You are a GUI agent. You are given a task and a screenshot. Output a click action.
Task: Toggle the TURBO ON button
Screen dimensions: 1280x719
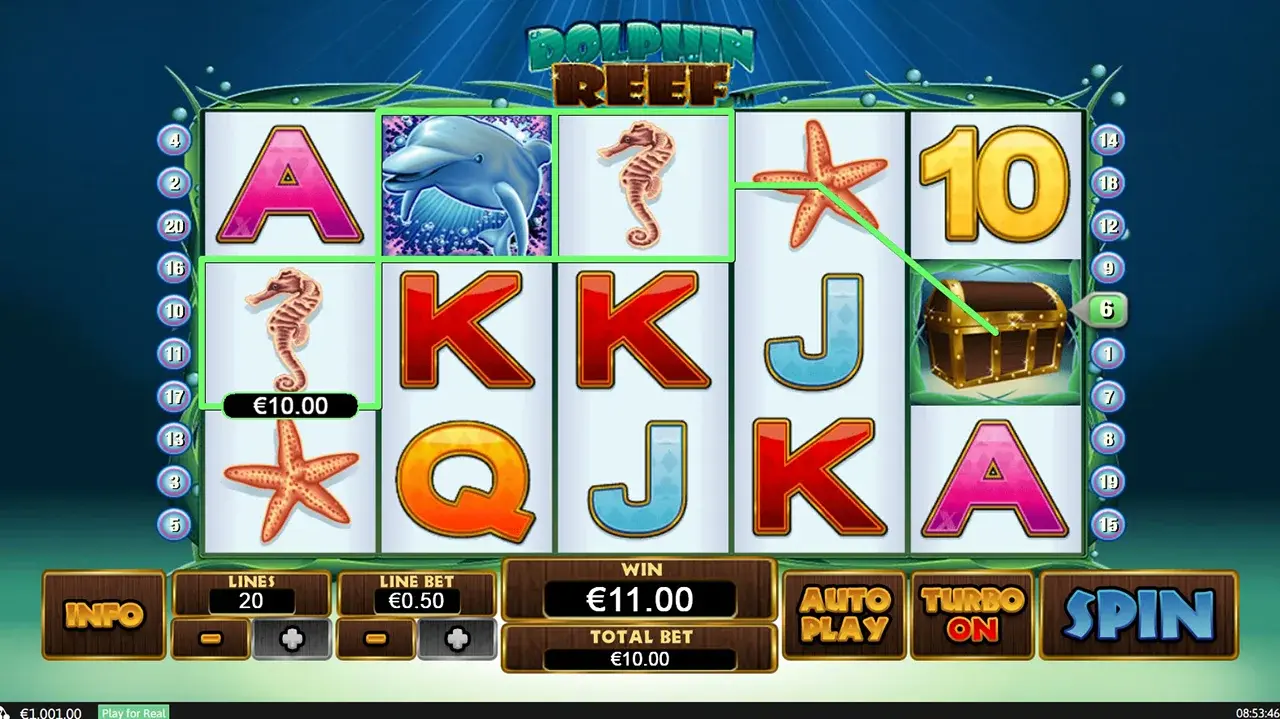[972, 614]
